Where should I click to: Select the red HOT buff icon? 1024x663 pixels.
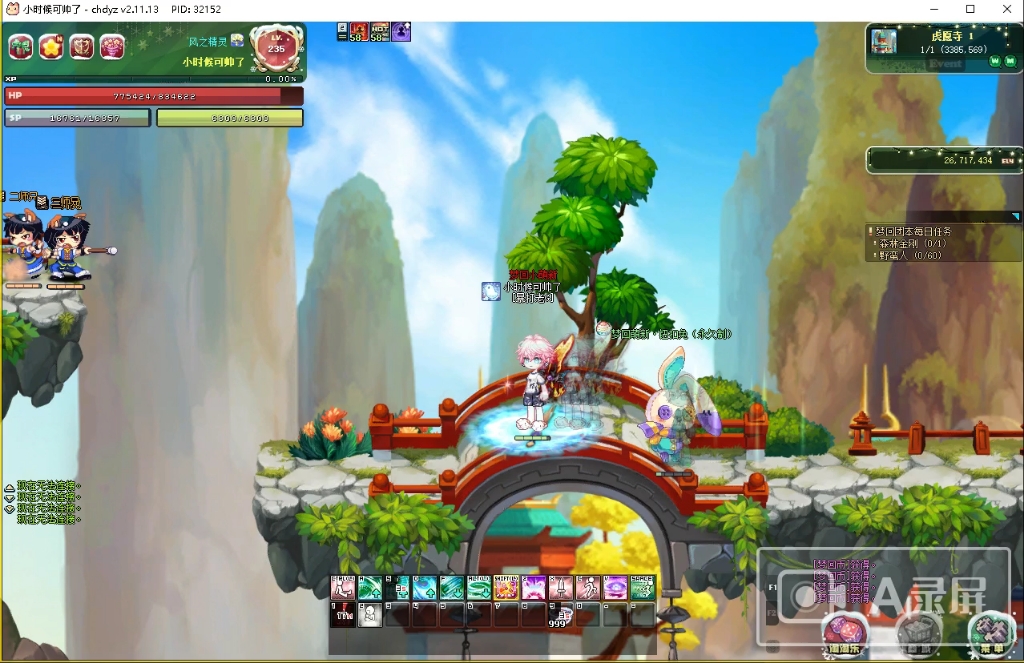pyautogui.click(x=380, y=31)
